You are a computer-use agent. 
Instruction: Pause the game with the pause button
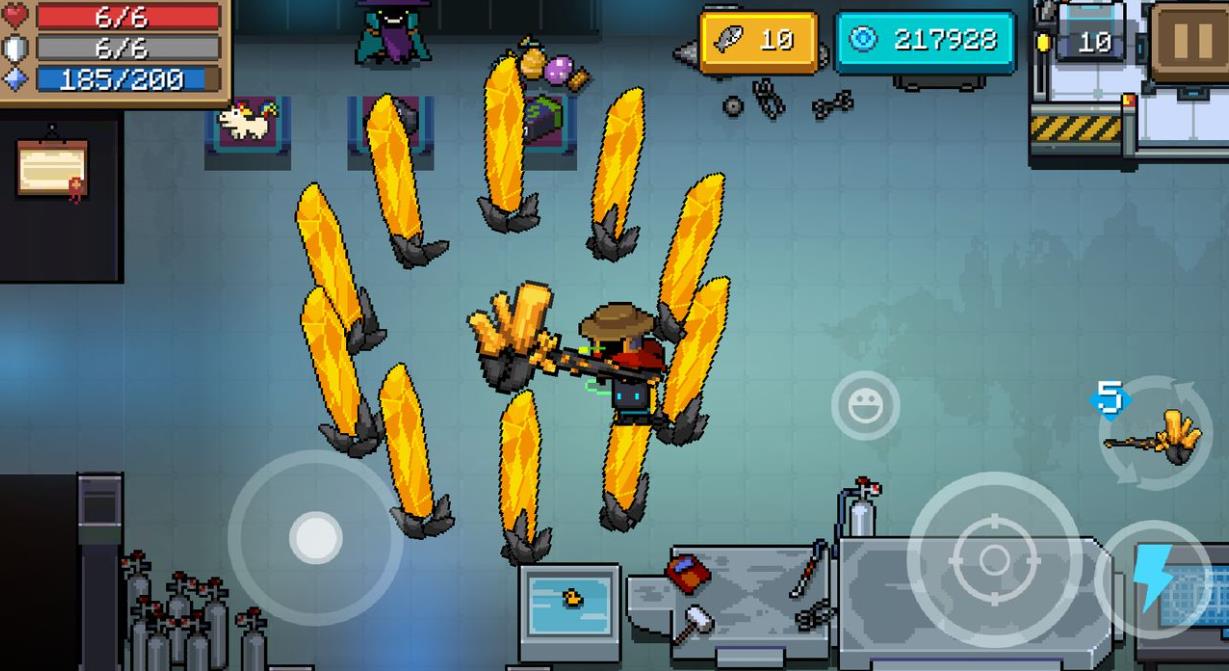pos(1191,40)
